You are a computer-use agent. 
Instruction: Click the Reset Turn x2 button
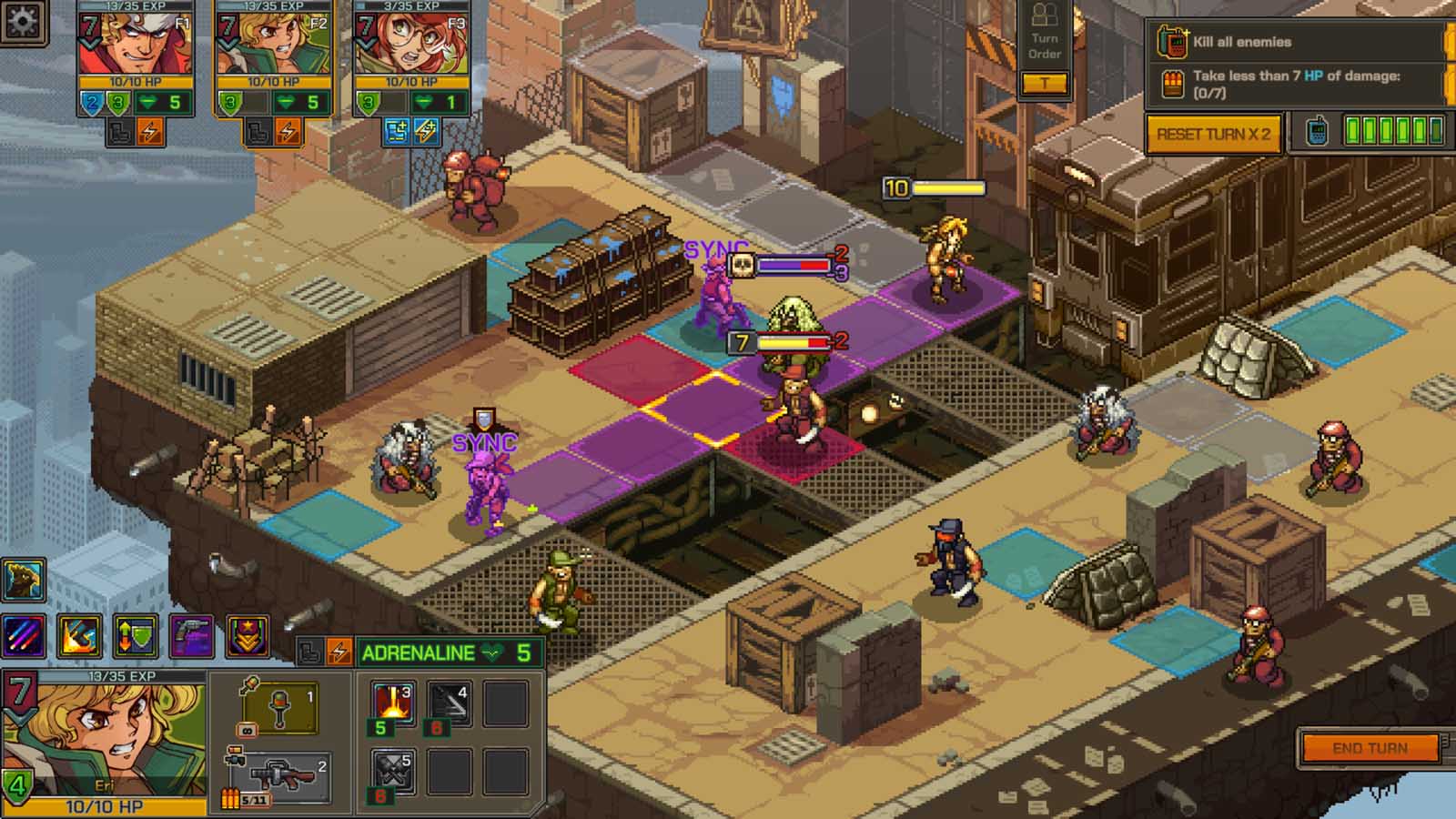pyautogui.click(x=1213, y=134)
